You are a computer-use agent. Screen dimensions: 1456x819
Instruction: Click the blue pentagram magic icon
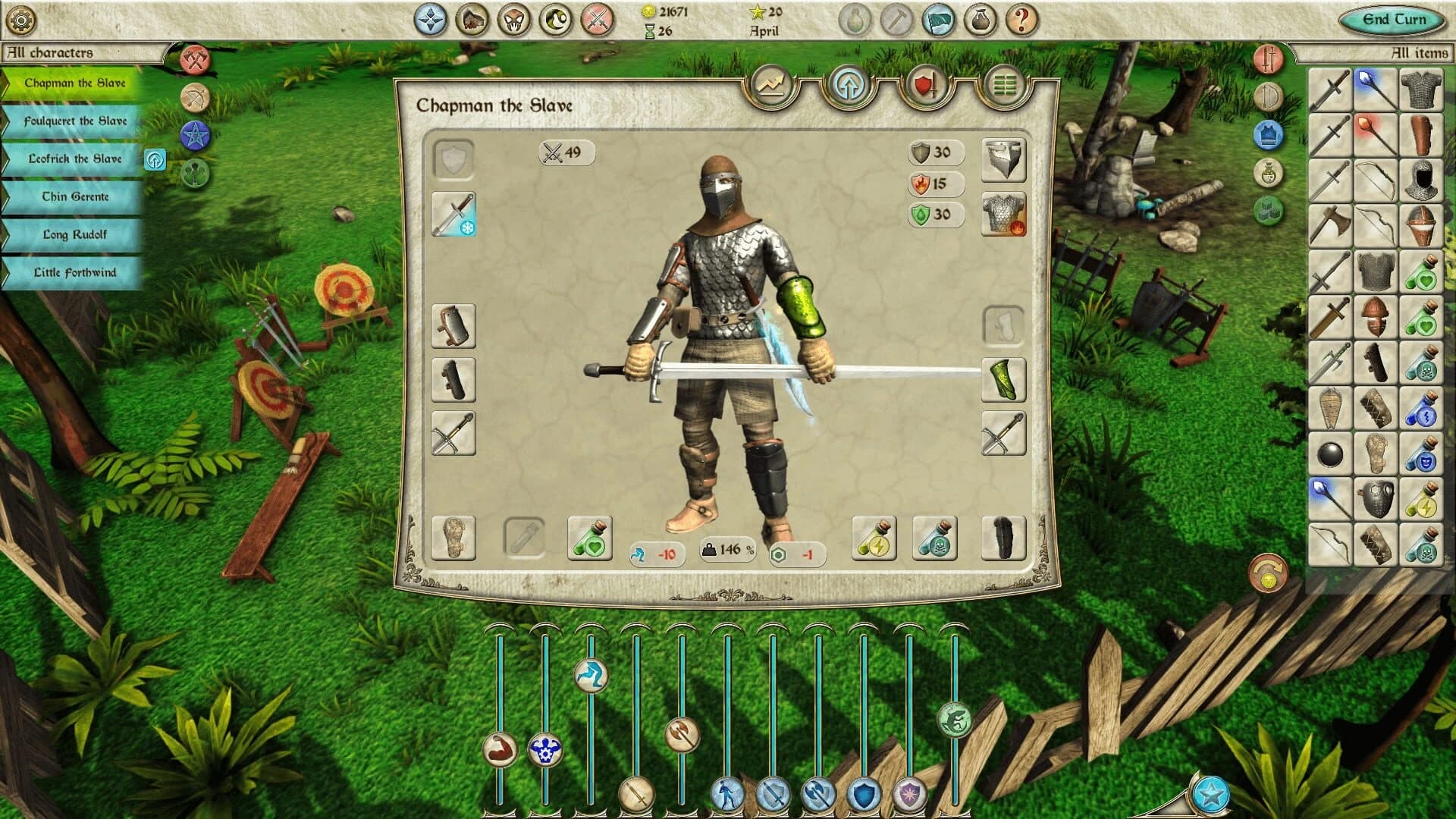coord(193,134)
